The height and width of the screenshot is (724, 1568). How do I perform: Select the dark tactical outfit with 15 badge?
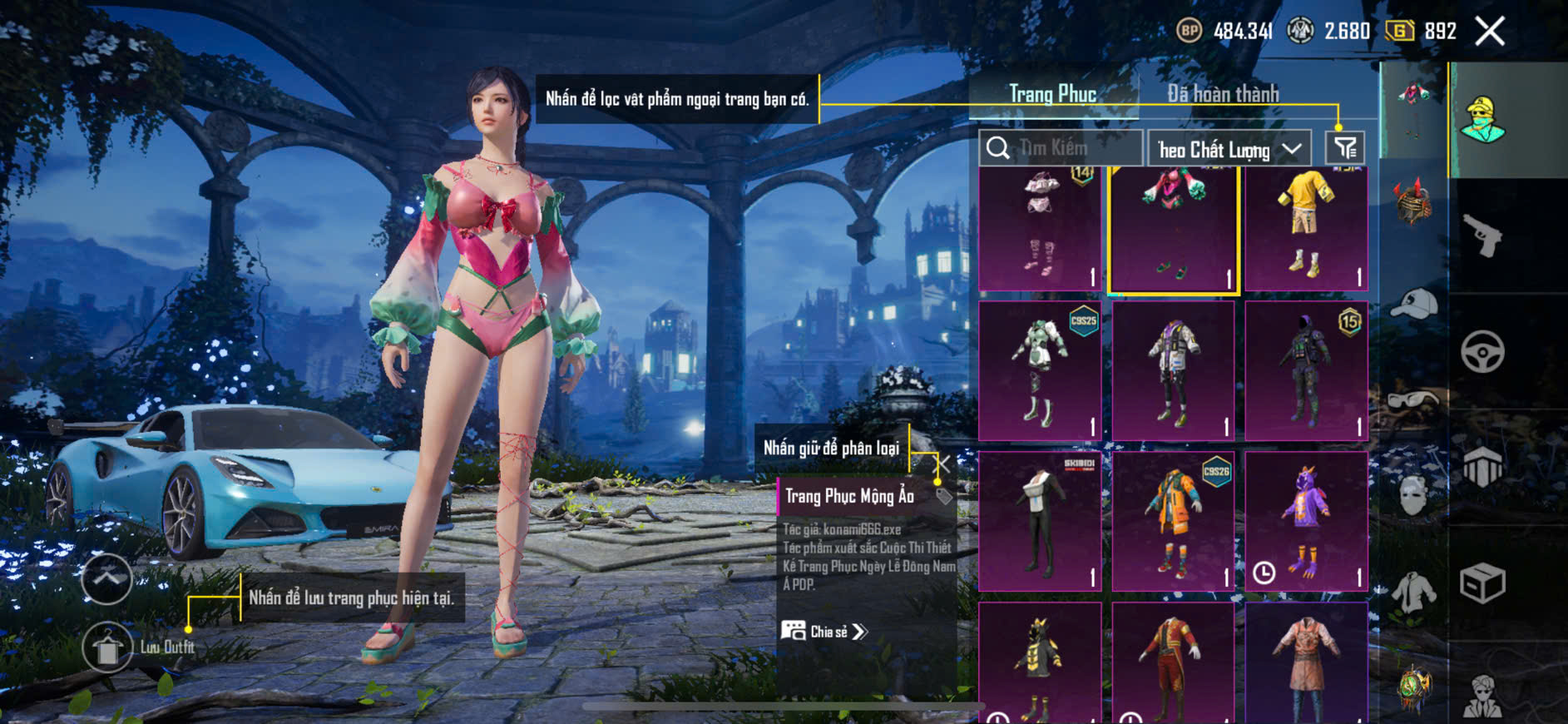[1306, 370]
